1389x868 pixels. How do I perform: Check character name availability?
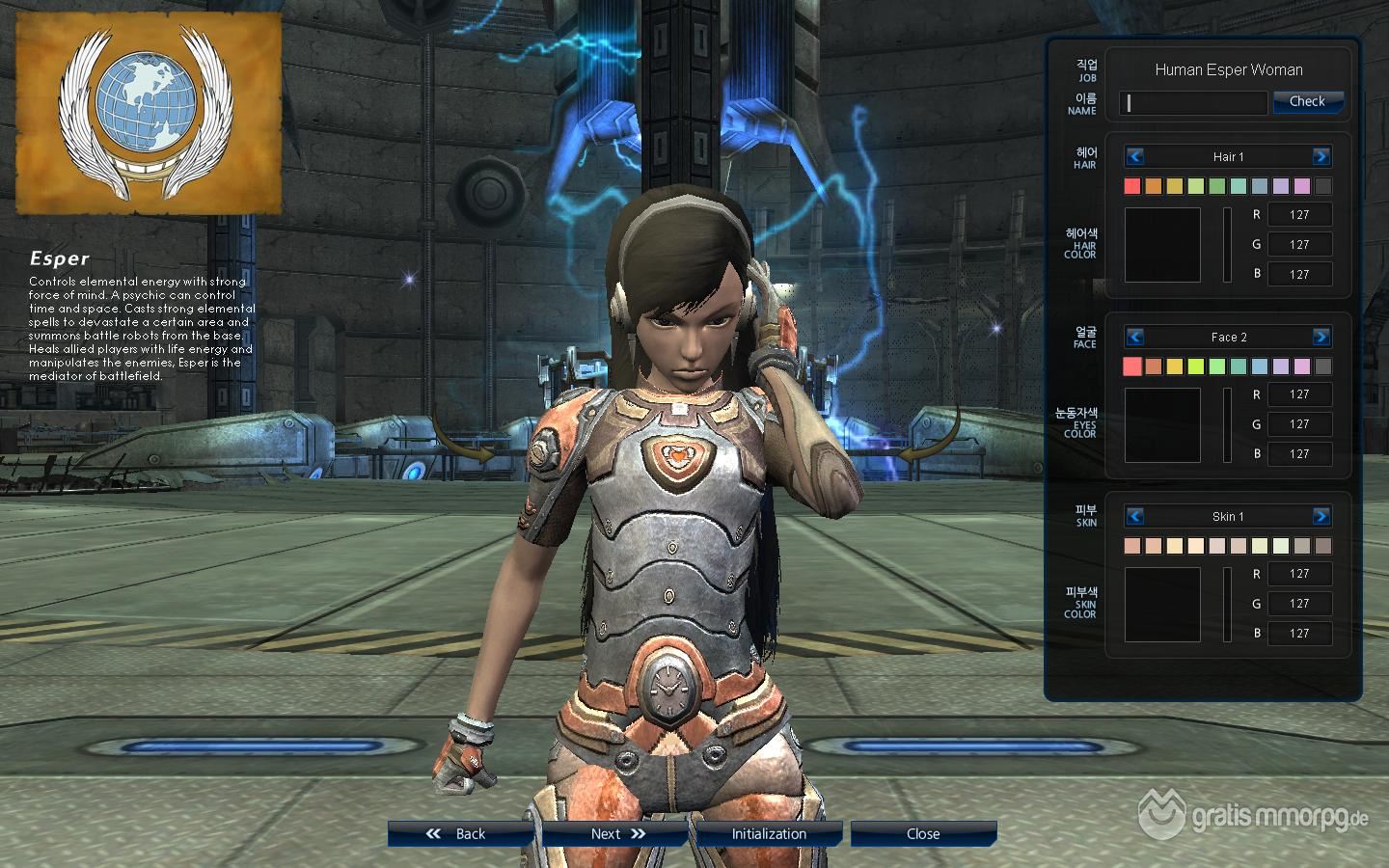click(x=1307, y=101)
